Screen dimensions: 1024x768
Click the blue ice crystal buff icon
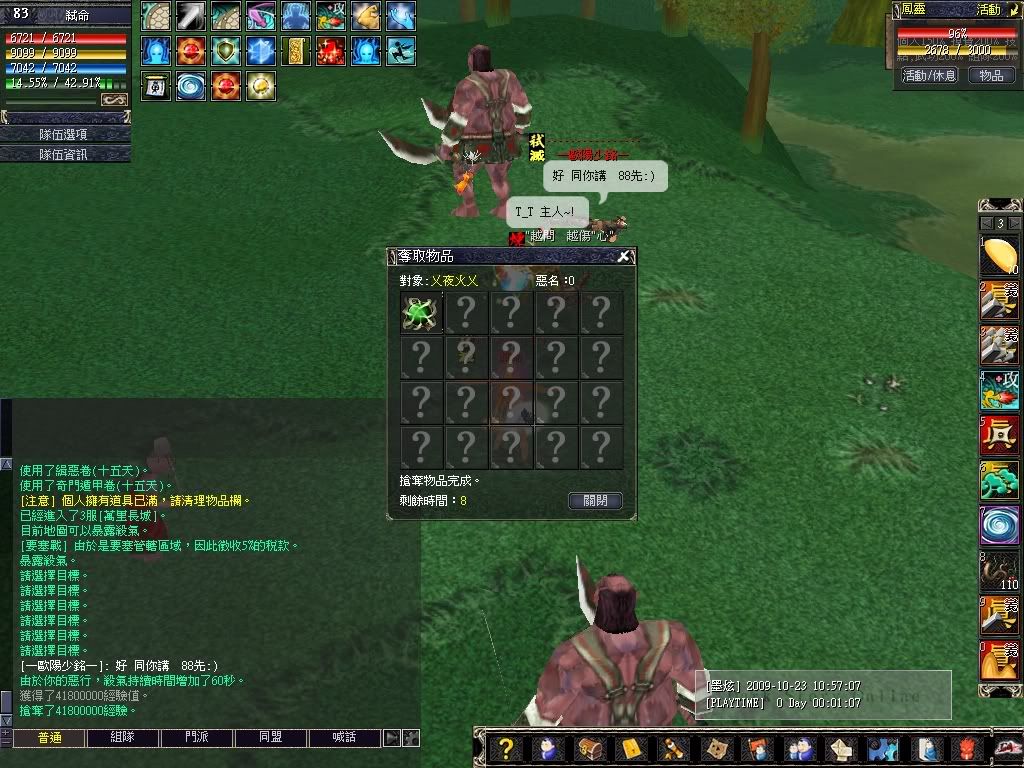click(x=261, y=51)
